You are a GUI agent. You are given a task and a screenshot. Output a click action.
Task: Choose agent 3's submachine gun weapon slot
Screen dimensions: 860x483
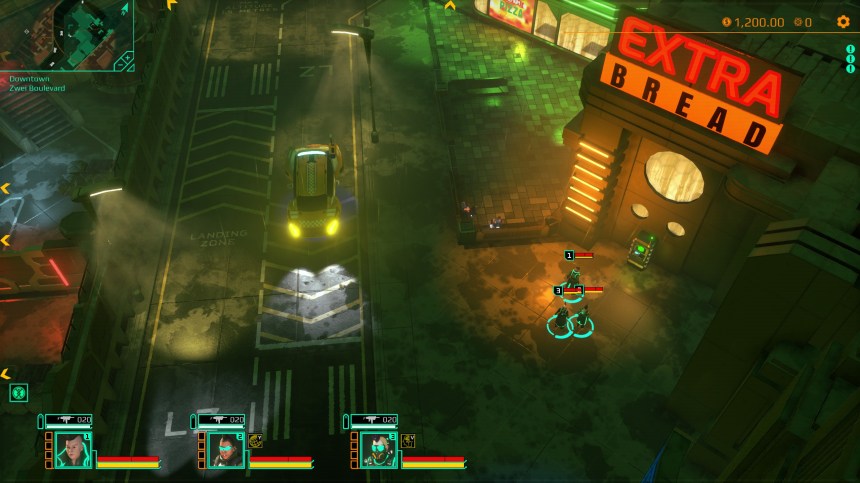click(x=374, y=420)
